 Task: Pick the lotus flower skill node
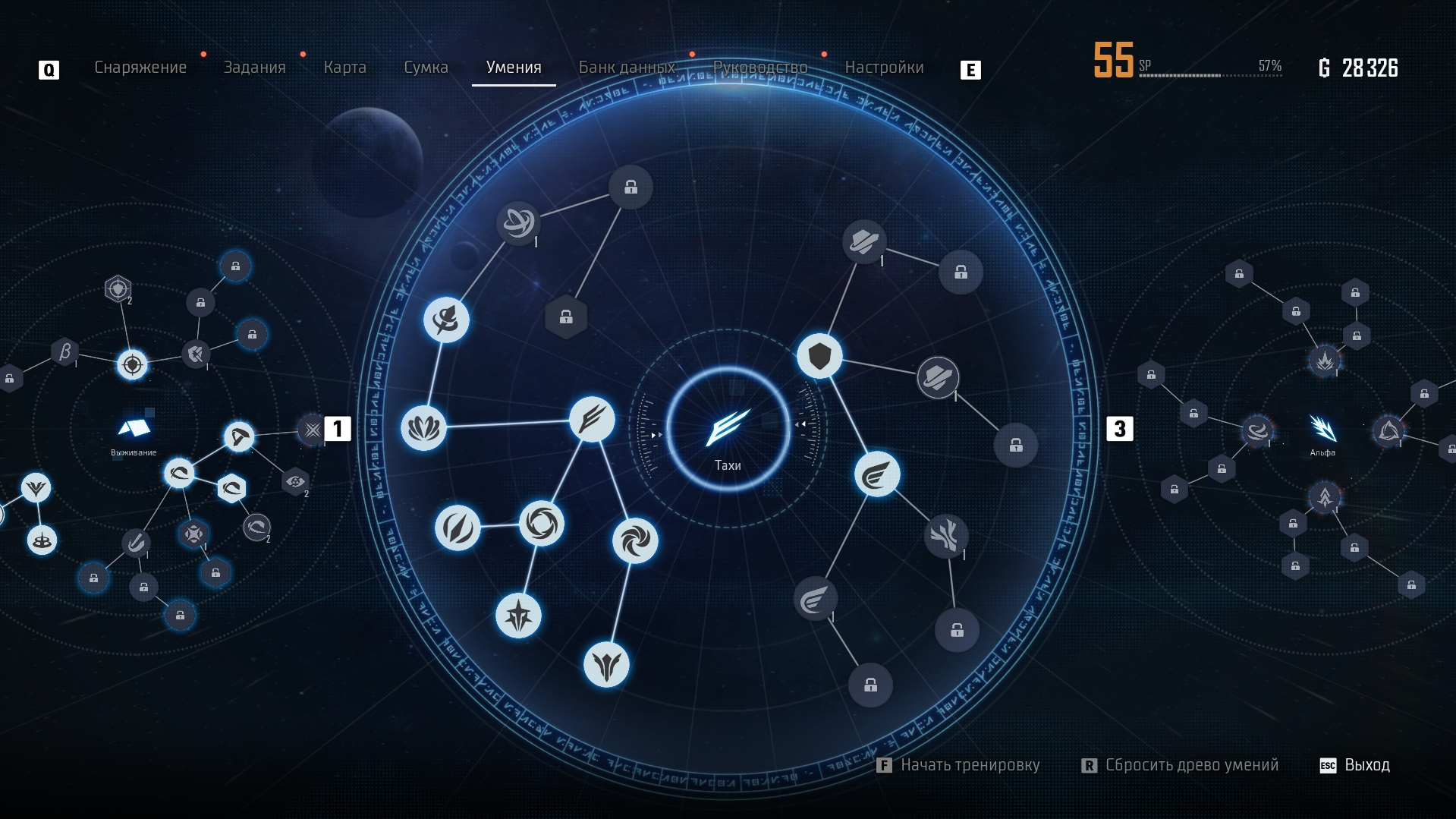423,429
